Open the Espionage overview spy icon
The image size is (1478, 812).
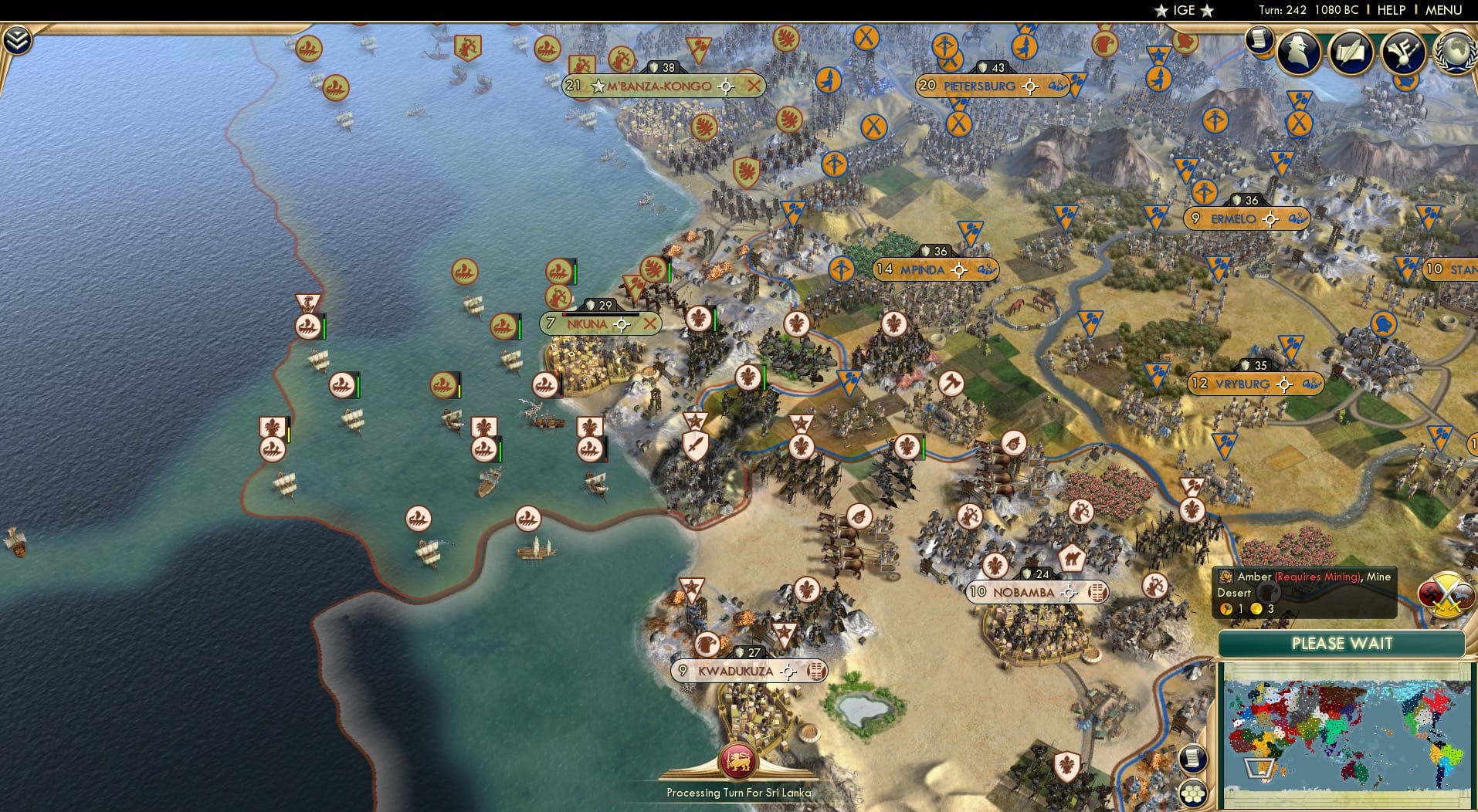(1297, 52)
